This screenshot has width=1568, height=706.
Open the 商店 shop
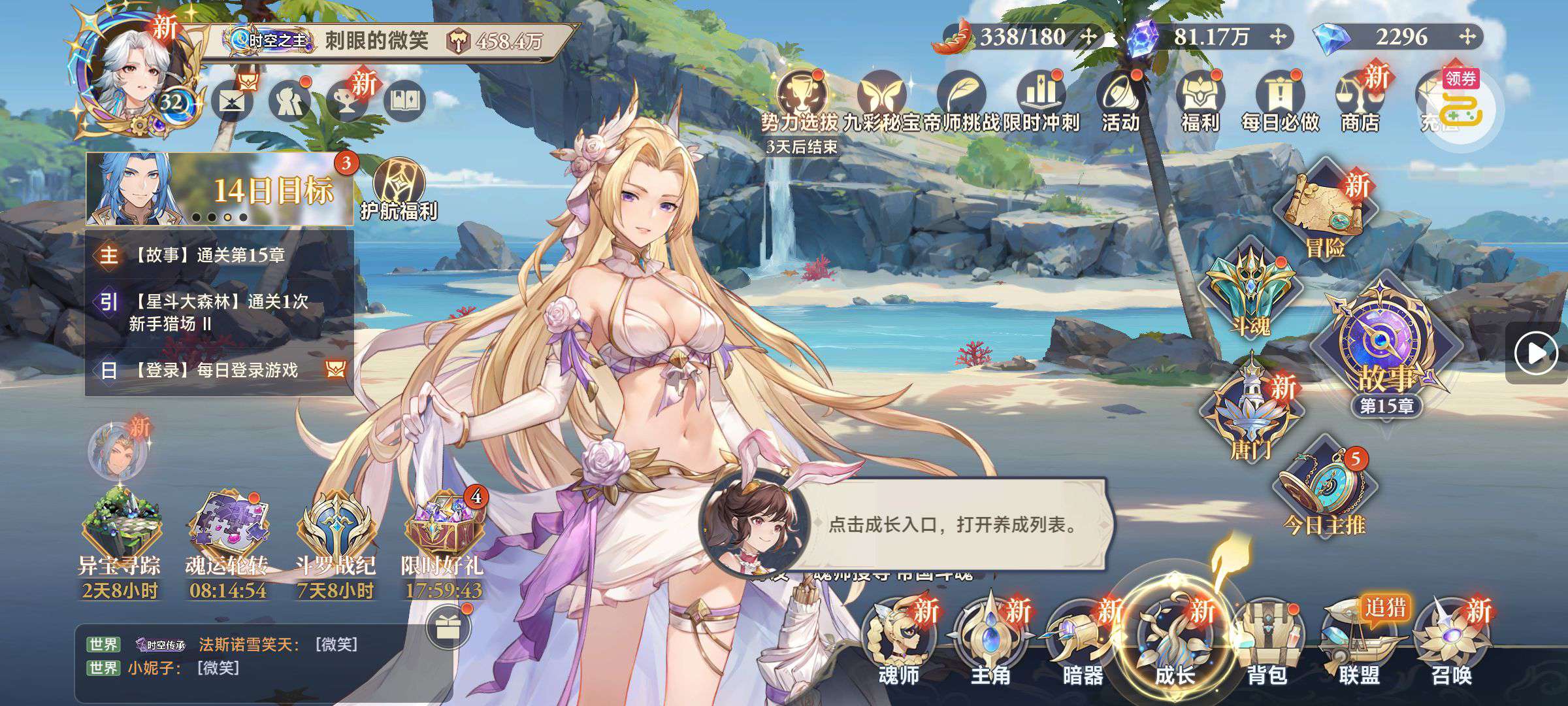click(x=1359, y=103)
